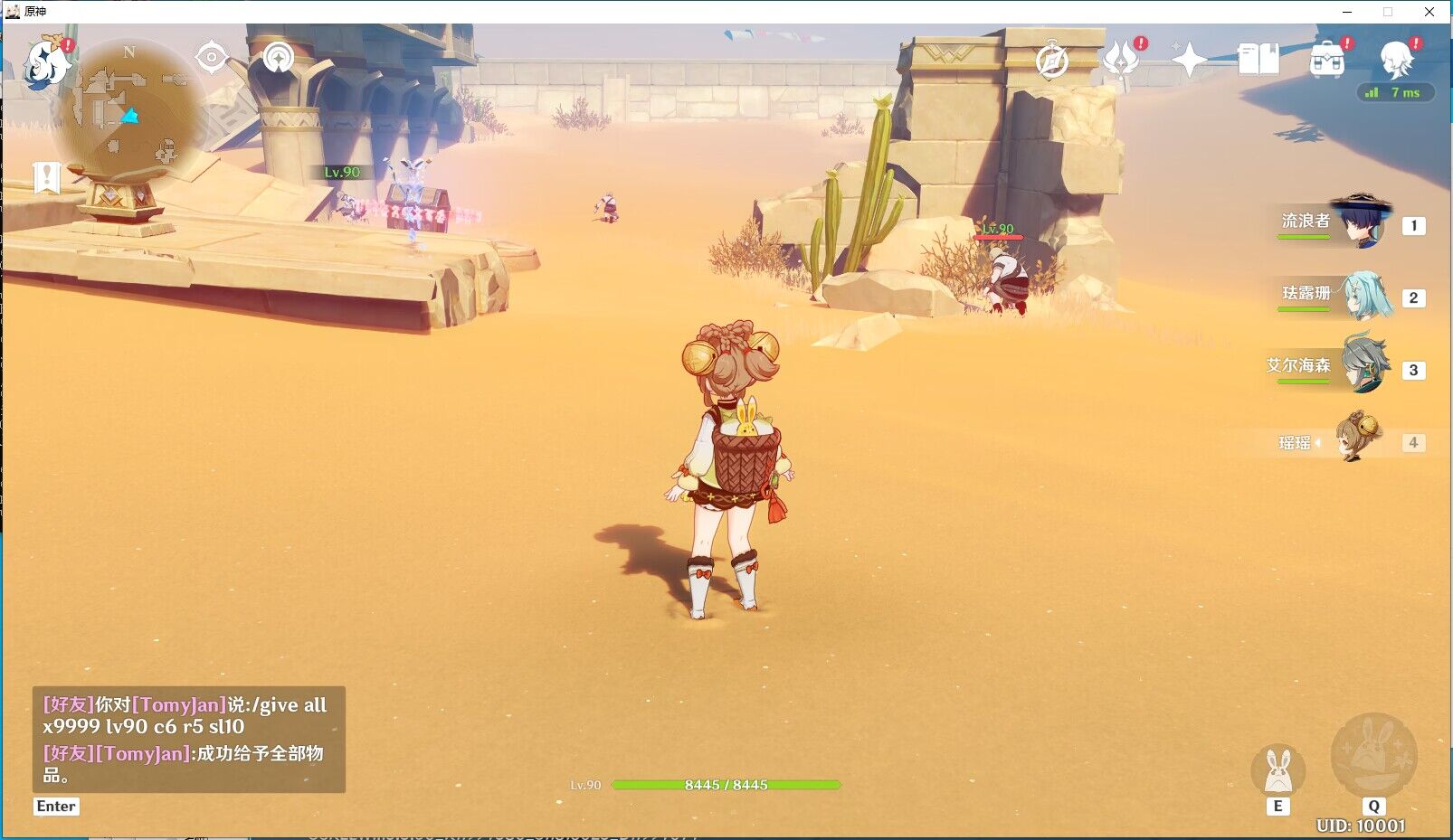Open the character profile head icon
The width and height of the screenshot is (1453, 840).
1396,60
